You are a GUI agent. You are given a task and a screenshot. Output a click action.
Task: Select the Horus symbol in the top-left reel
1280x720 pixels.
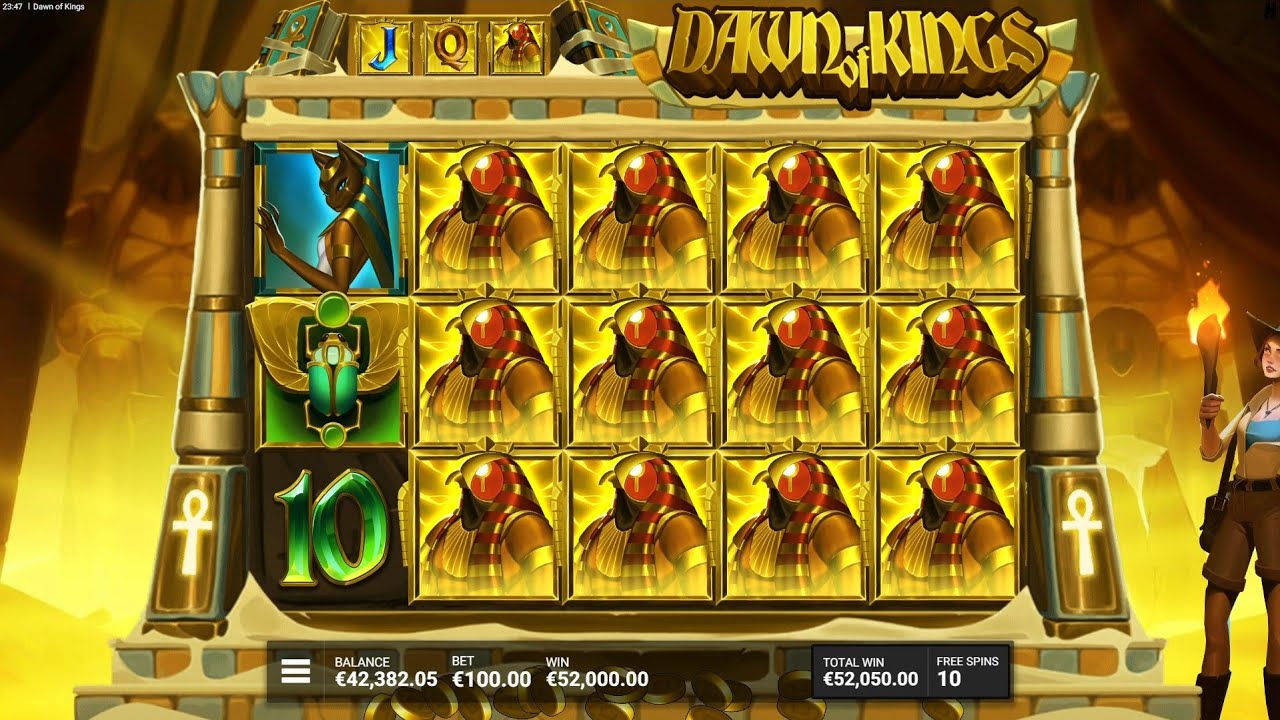[487, 215]
